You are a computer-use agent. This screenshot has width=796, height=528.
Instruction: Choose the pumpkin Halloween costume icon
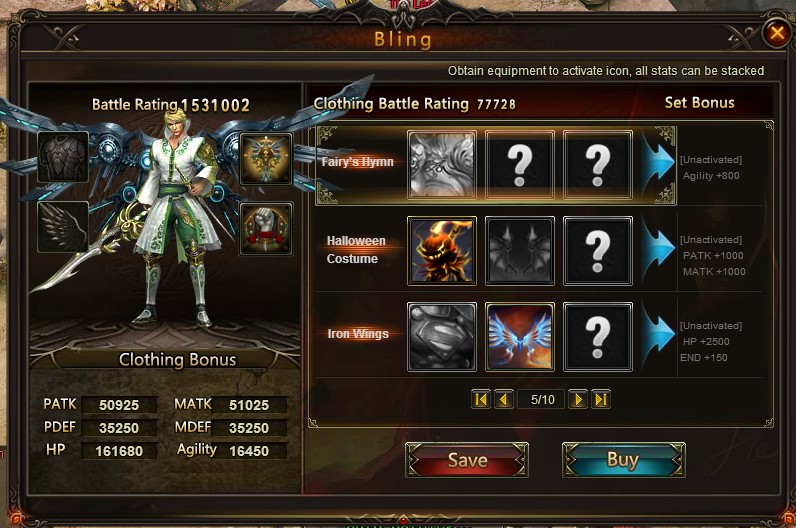pos(442,250)
